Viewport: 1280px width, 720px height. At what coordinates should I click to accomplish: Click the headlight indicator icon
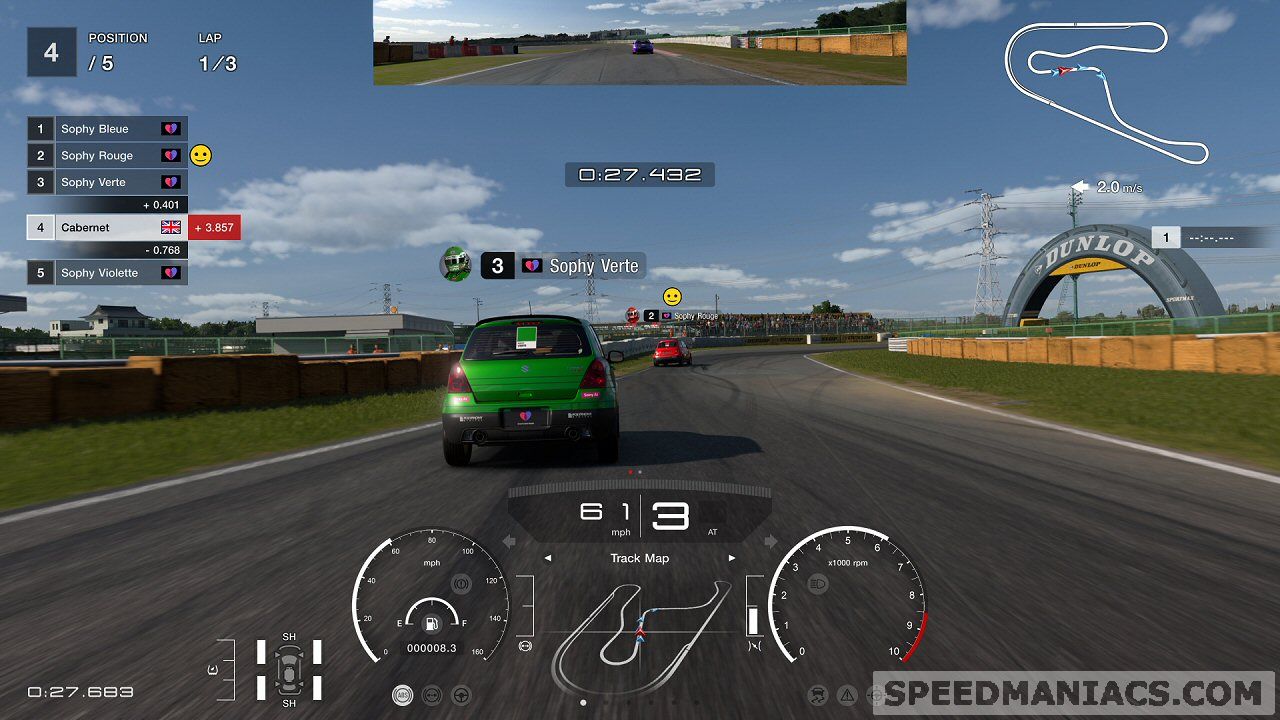tap(818, 583)
